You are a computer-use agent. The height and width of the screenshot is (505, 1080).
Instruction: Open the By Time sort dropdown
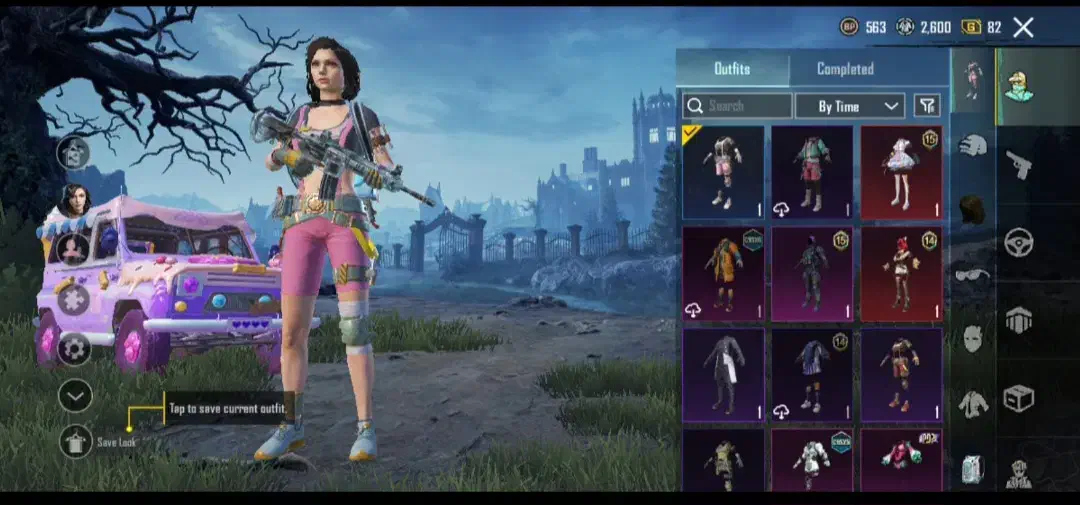(849, 106)
